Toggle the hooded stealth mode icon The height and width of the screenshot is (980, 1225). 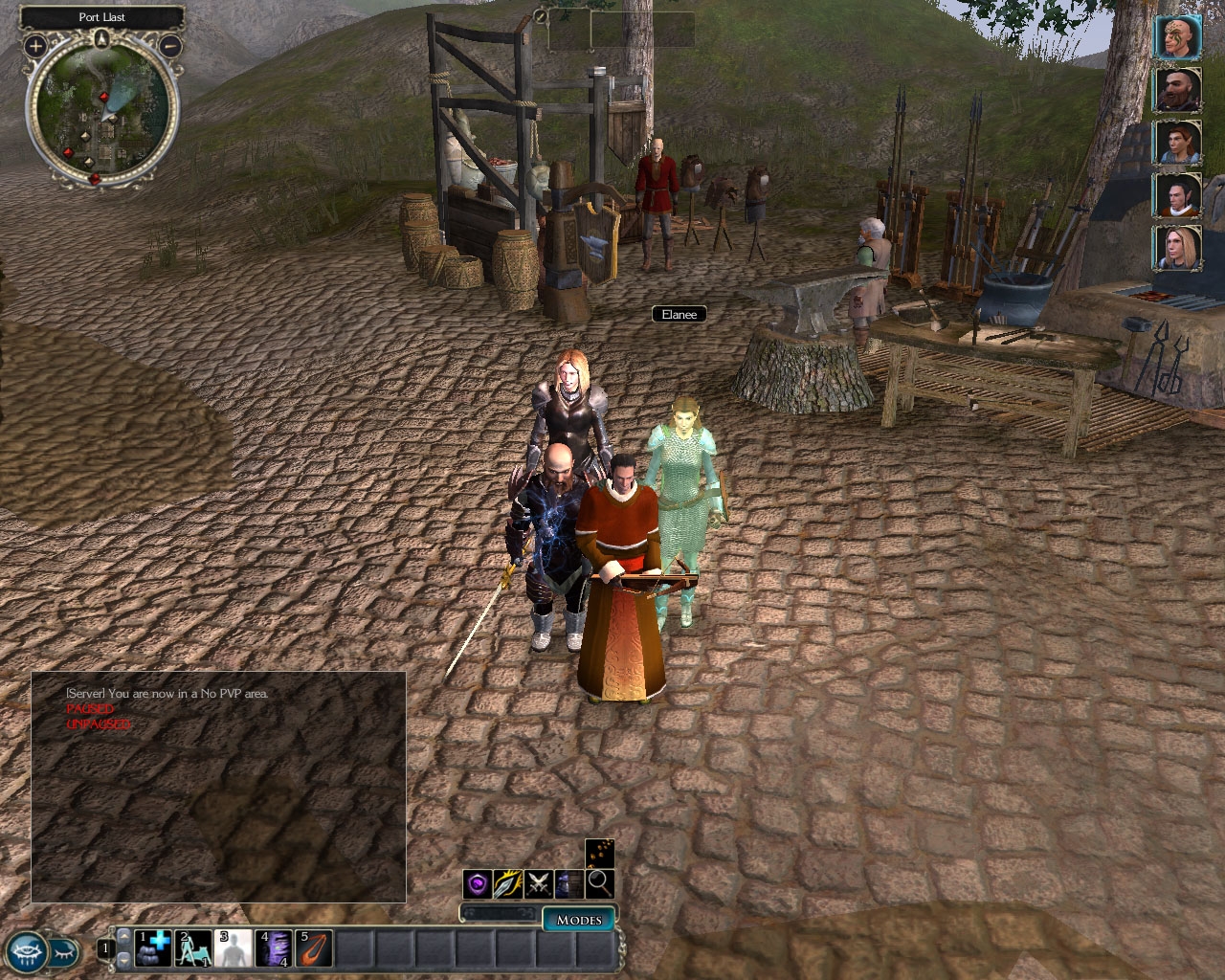click(568, 884)
